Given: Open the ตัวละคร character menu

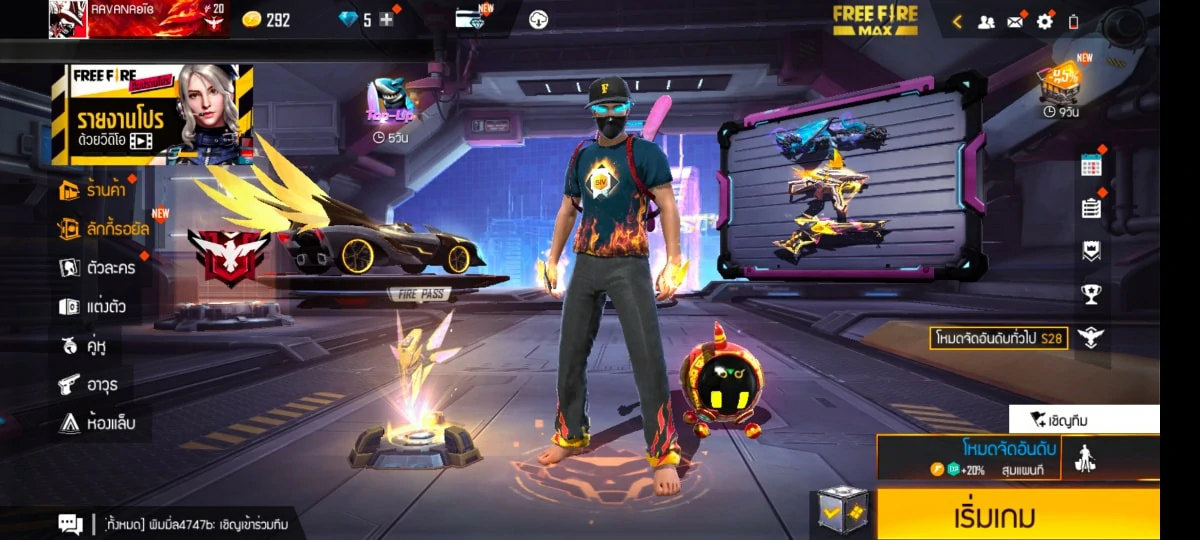Looking at the screenshot, I should [x=97, y=268].
